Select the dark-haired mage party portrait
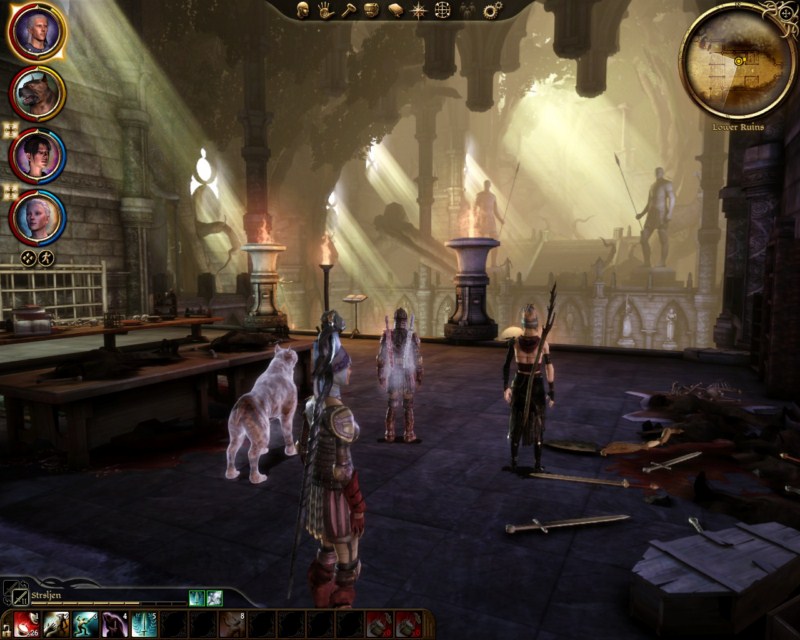This screenshot has width=800, height=640. click(x=37, y=155)
